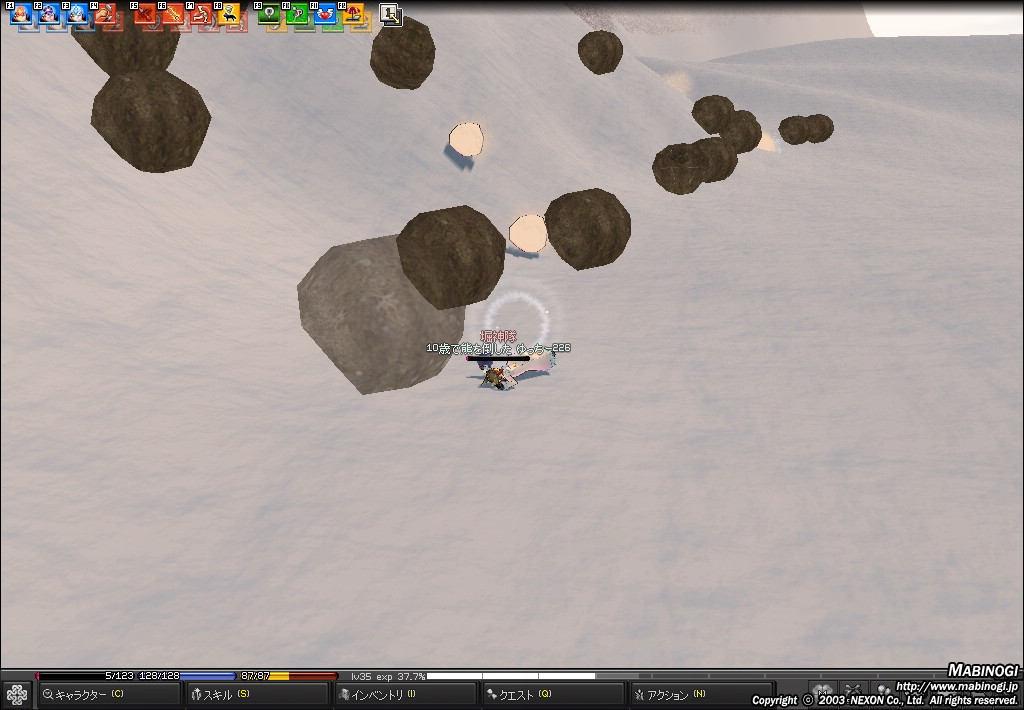This screenshot has width=1024, height=710.
Task: Toggle the hotbar page 1 switch button
Action: [391, 14]
